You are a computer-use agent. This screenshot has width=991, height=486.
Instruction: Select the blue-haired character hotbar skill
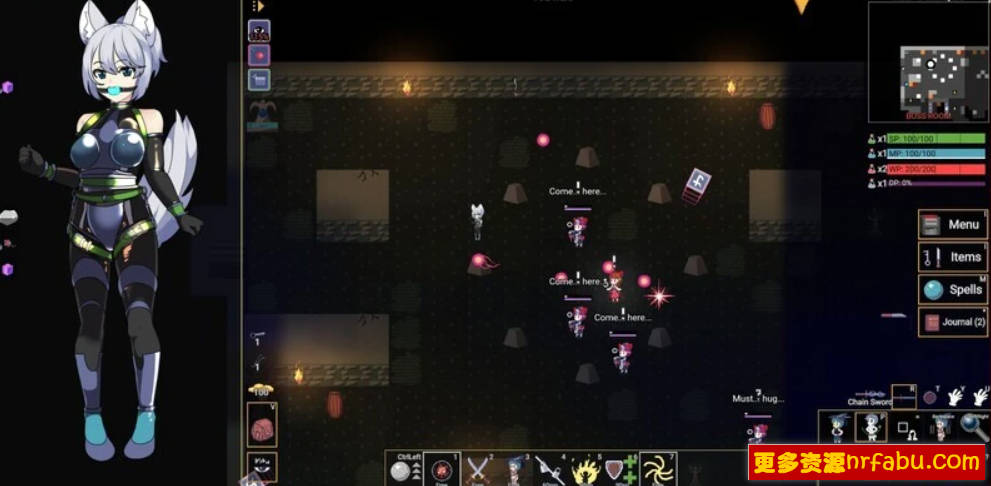click(x=514, y=469)
